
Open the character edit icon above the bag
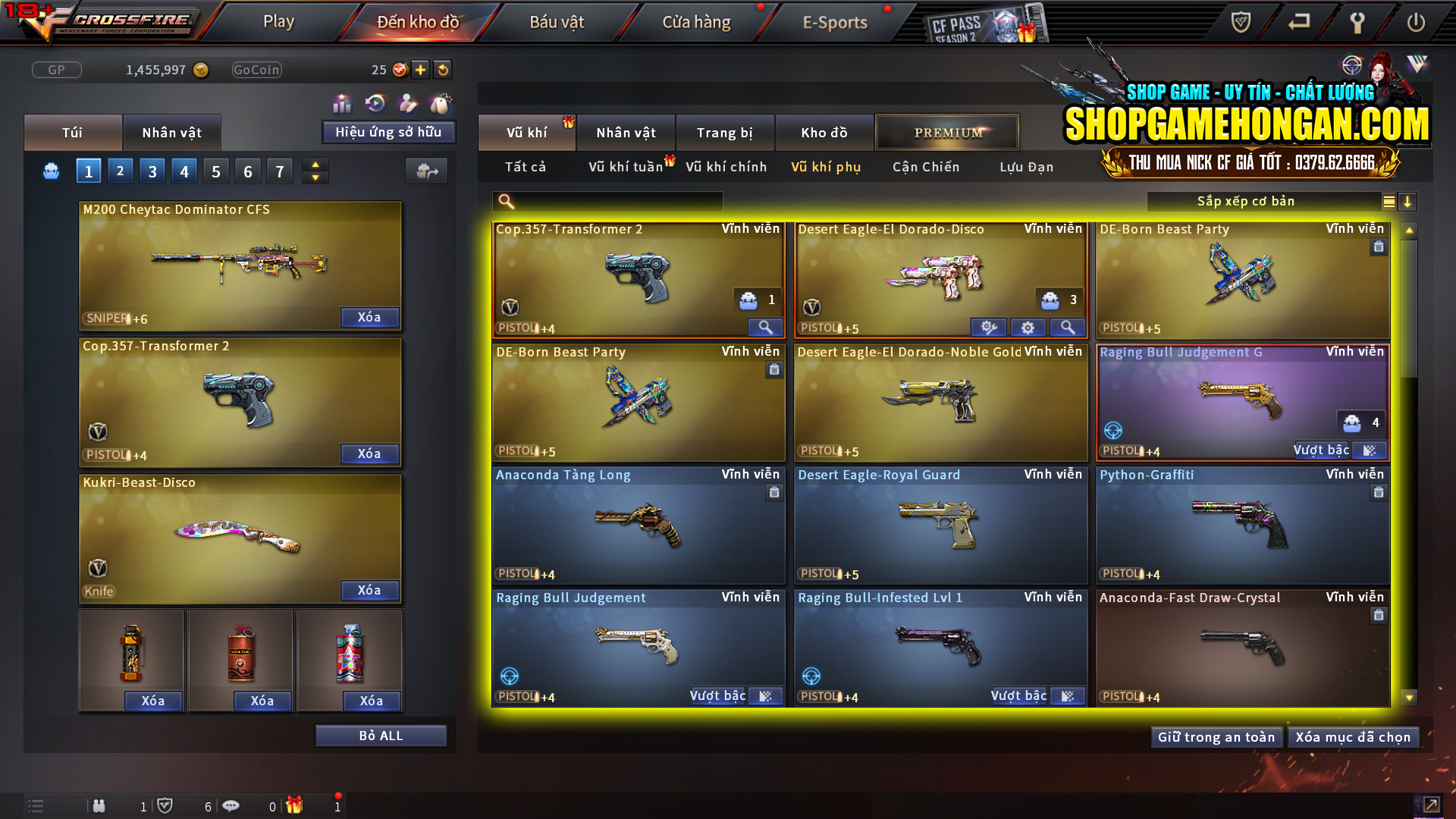(x=408, y=104)
